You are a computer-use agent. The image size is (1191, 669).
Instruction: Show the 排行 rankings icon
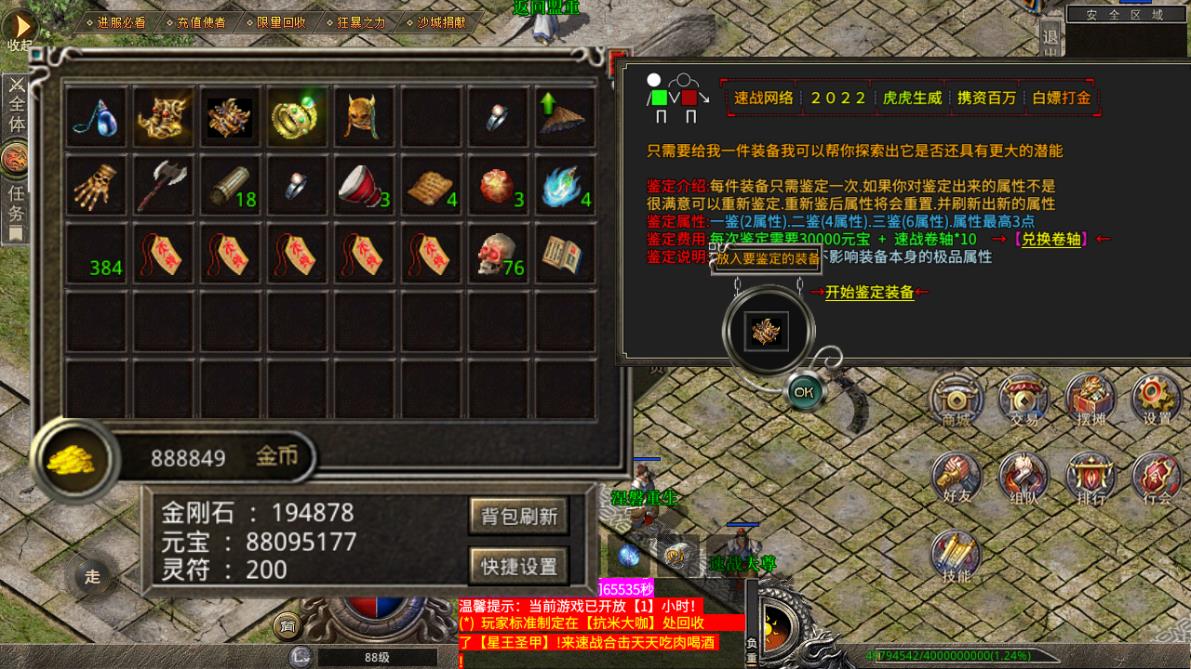coord(1090,477)
